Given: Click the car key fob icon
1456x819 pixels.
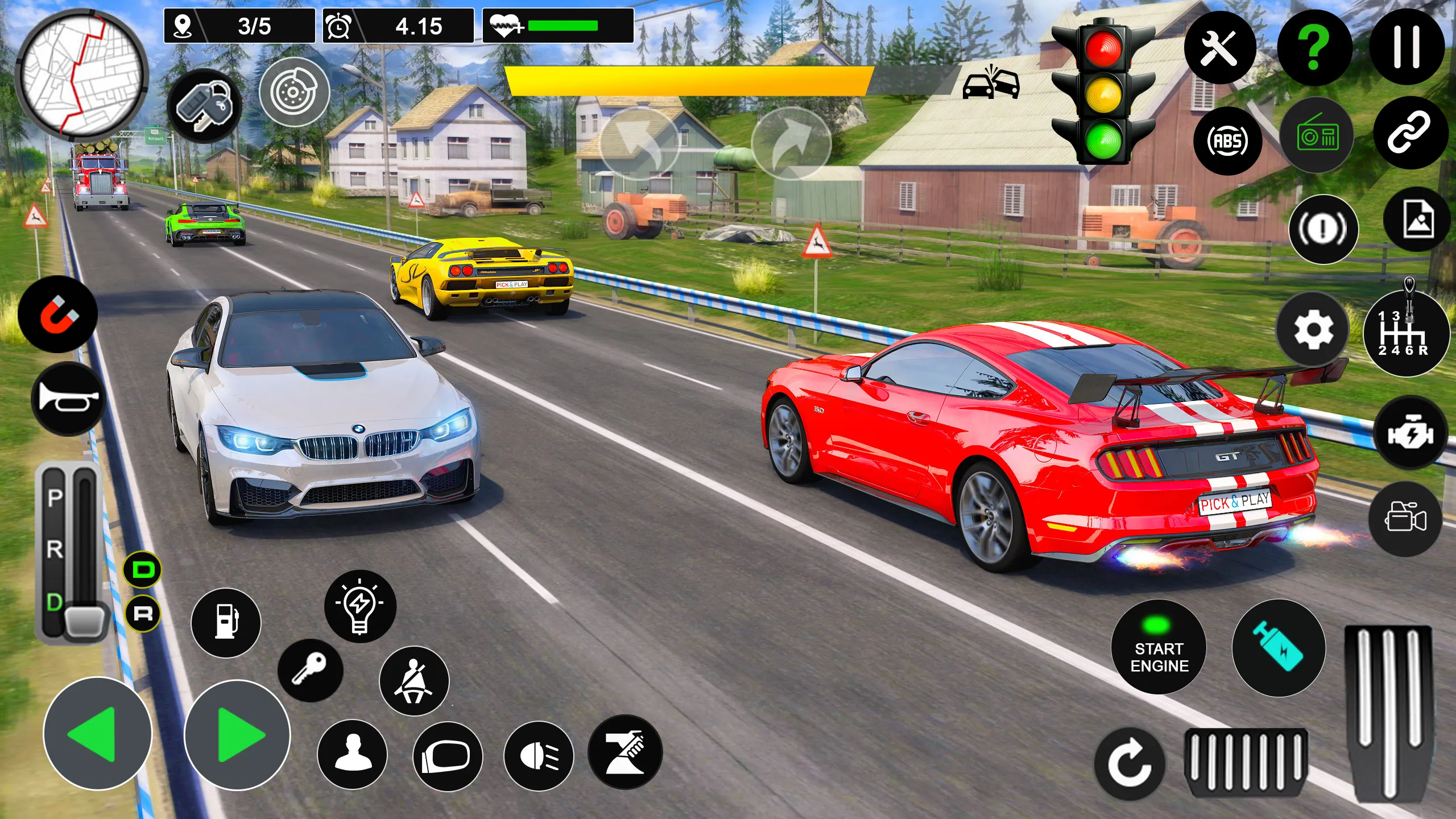Looking at the screenshot, I should pyautogui.click(x=205, y=106).
